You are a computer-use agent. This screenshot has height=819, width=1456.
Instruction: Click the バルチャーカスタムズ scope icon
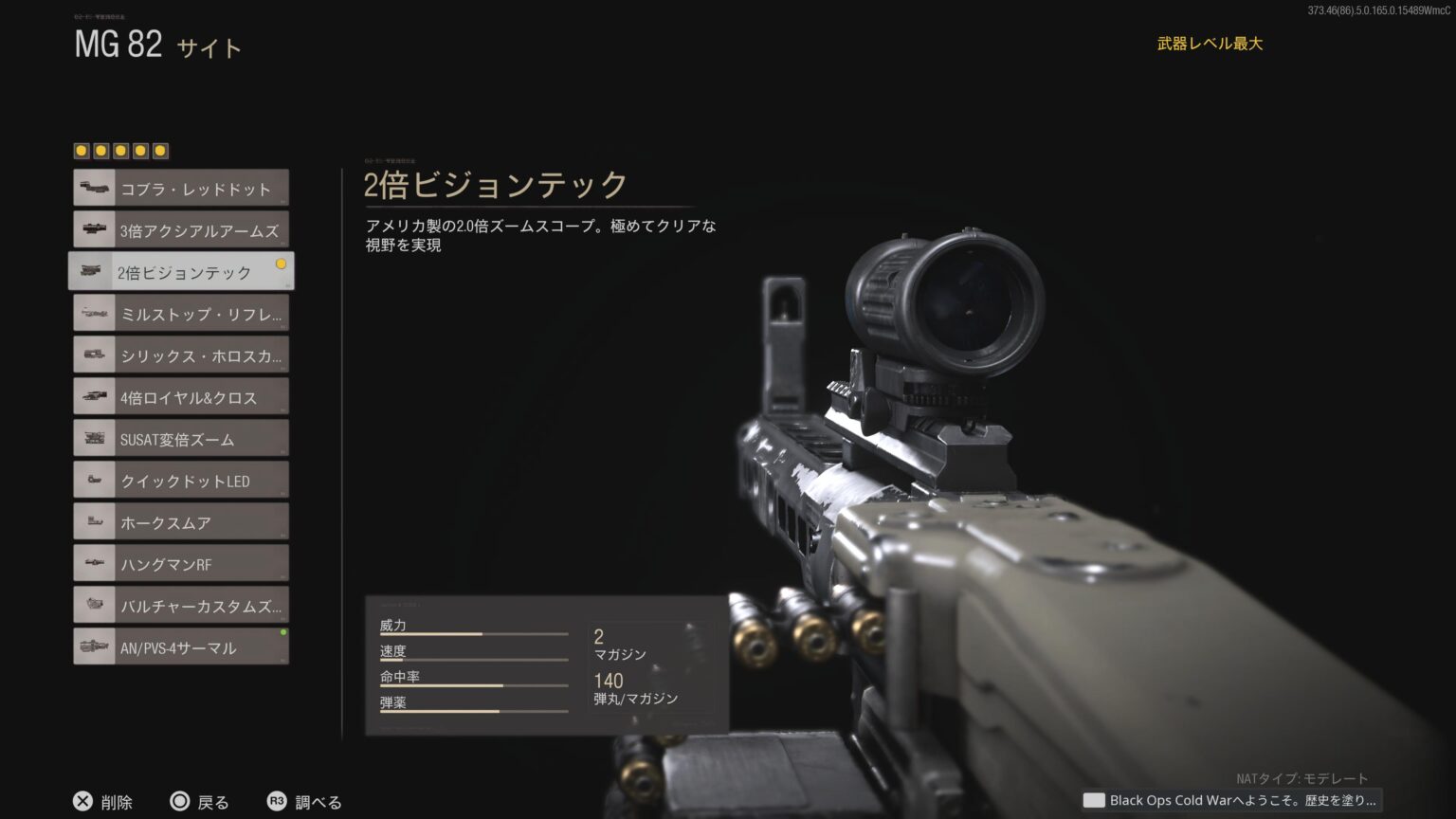(x=93, y=604)
